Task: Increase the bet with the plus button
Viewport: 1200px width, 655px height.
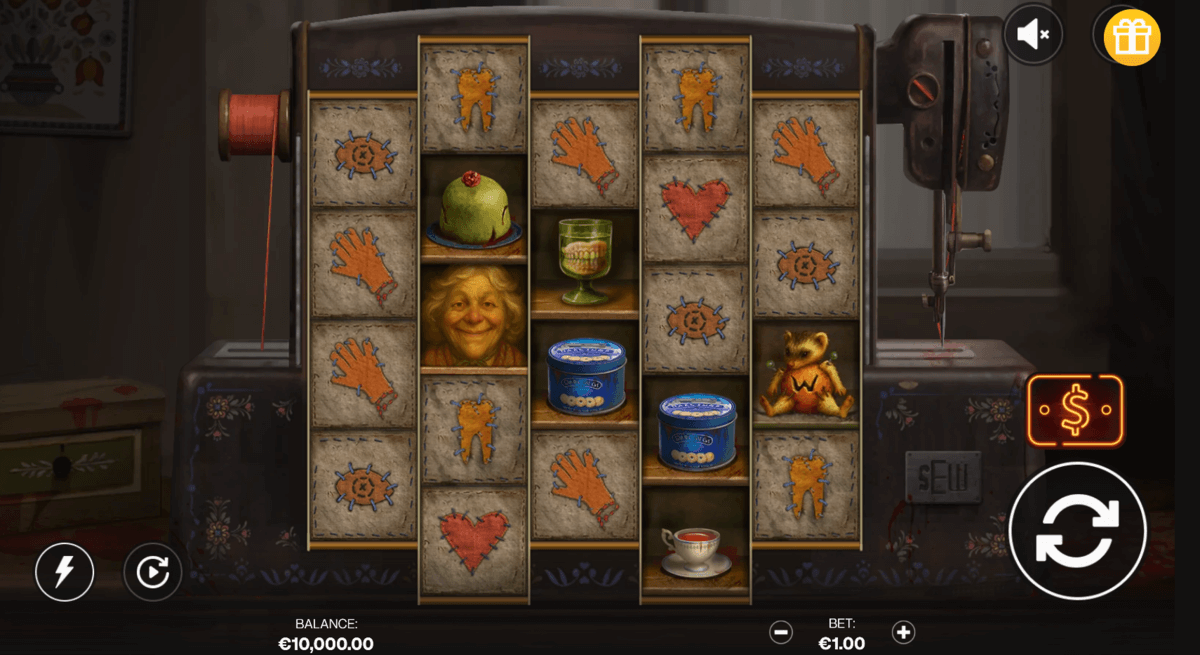Action: point(903,632)
